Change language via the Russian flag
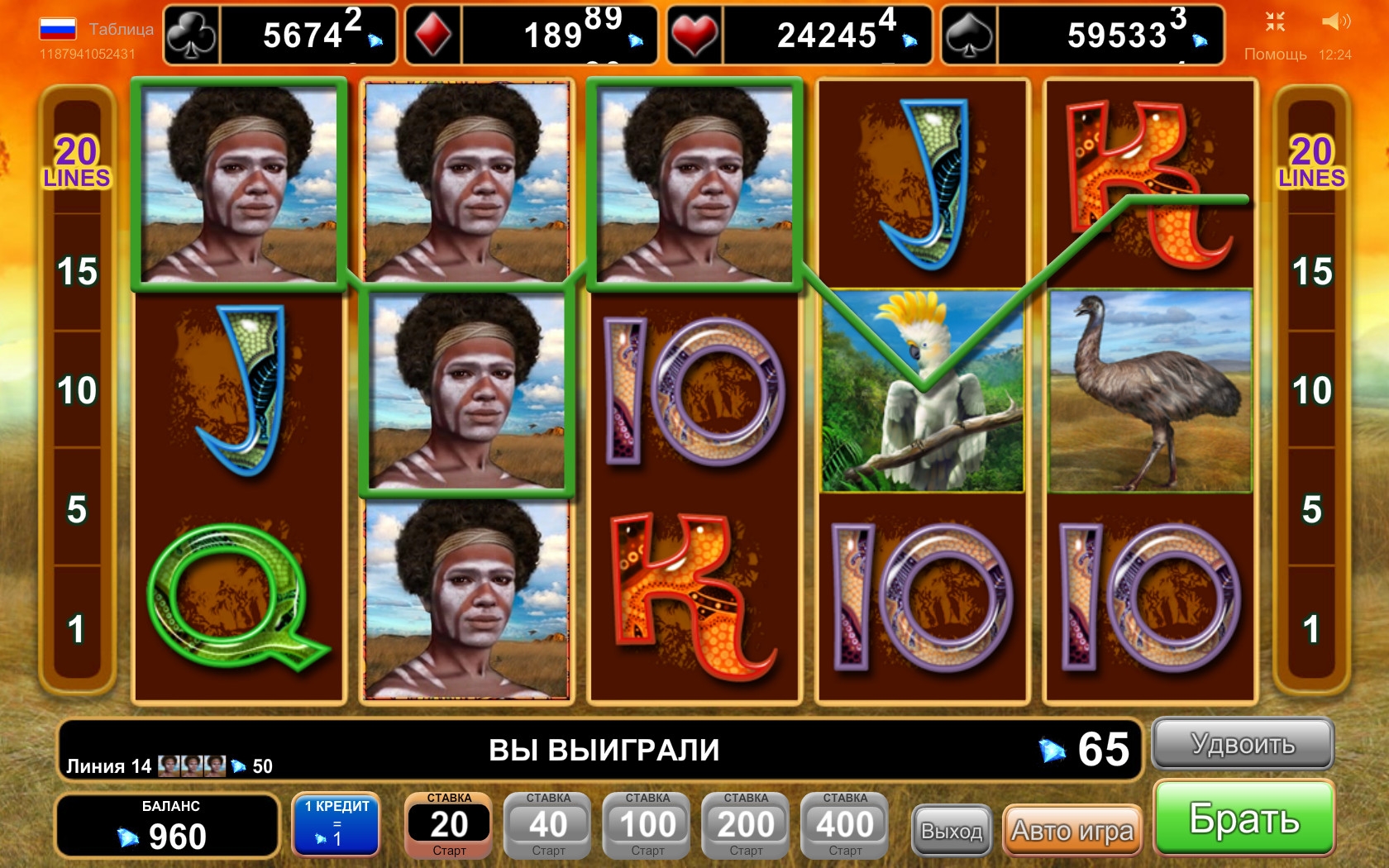The height and width of the screenshot is (868, 1389). [x=58, y=29]
